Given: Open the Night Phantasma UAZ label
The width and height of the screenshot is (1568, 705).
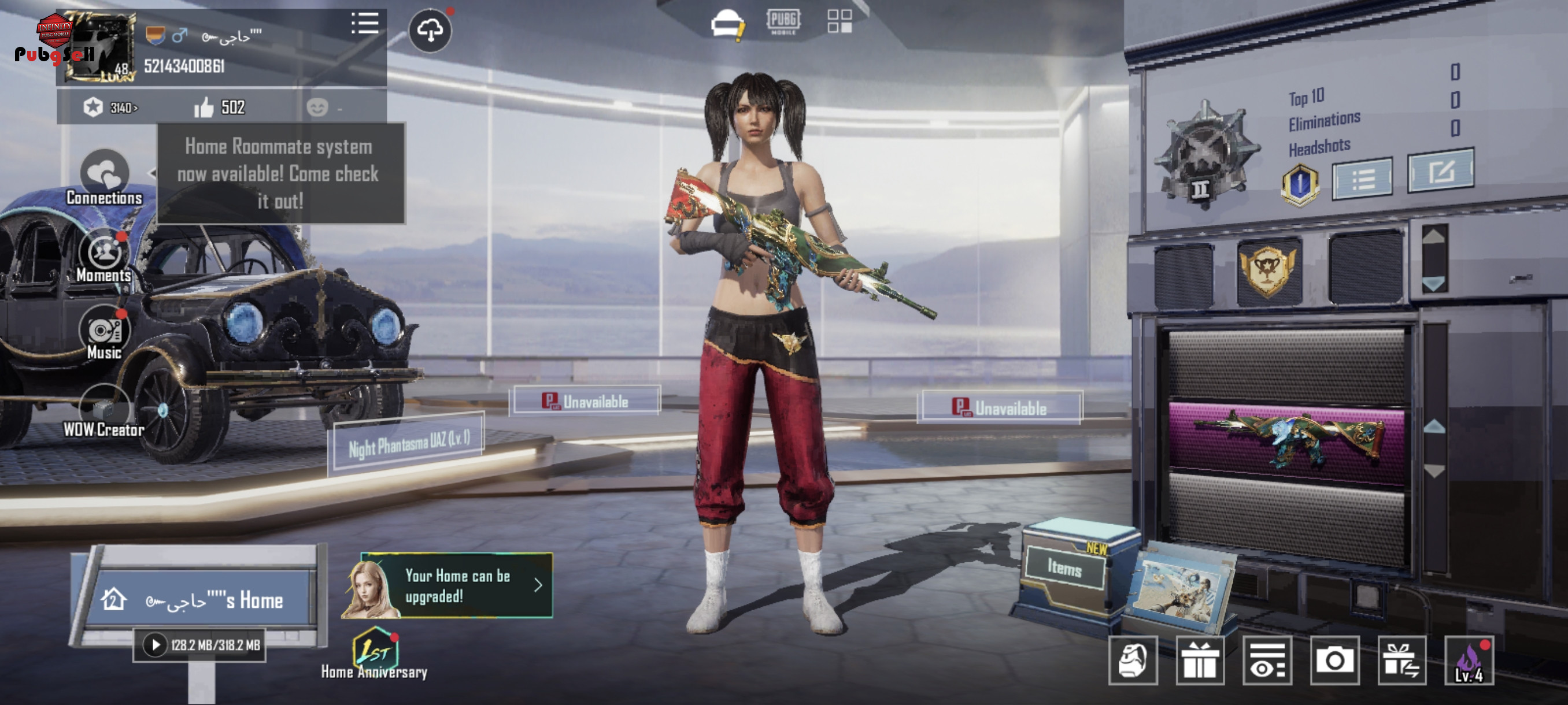Looking at the screenshot, I should [408, 443].
